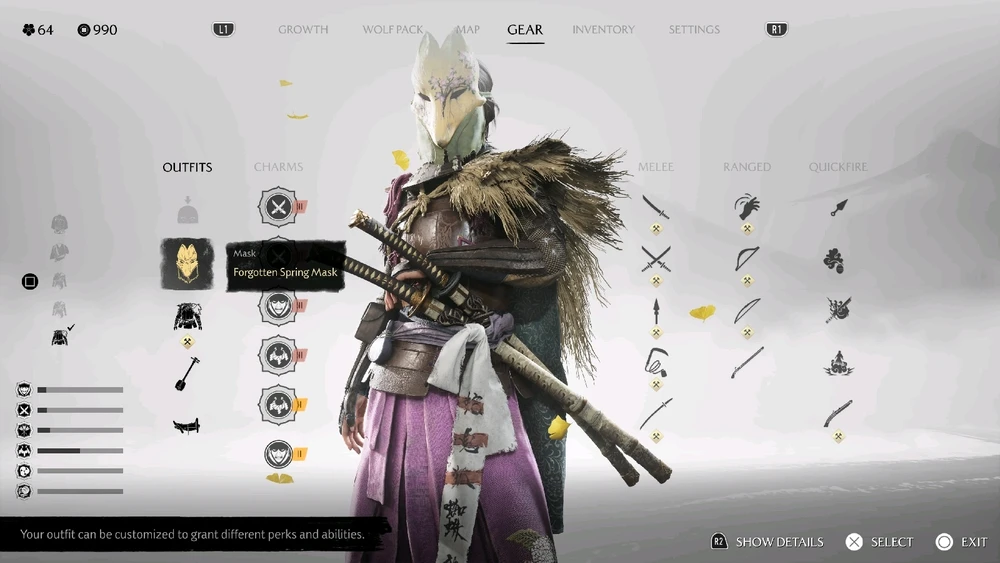The image size is (1000, 563).
Task: Select the Forgotten Spring Mask slot
Action: (x=188, y=264)
